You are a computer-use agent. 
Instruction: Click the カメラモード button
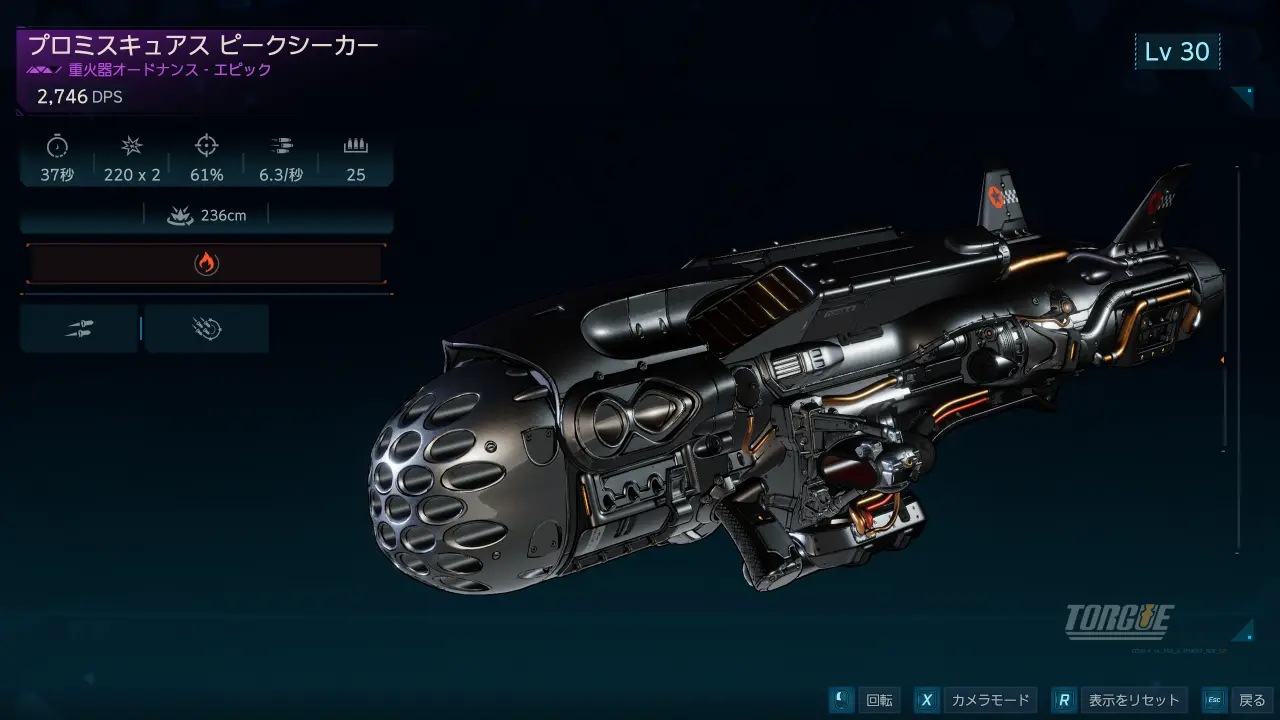(975, 700)
